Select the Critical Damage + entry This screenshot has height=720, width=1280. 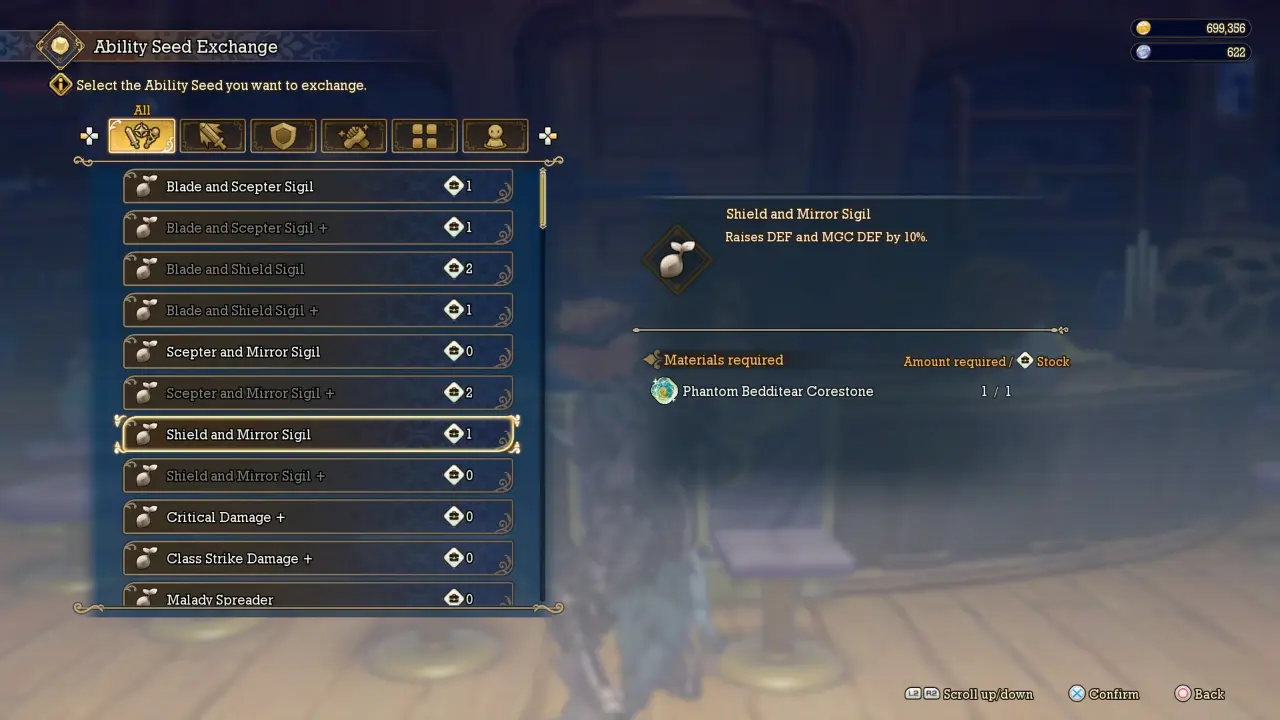pyautogui.click(x=317, y=517)
